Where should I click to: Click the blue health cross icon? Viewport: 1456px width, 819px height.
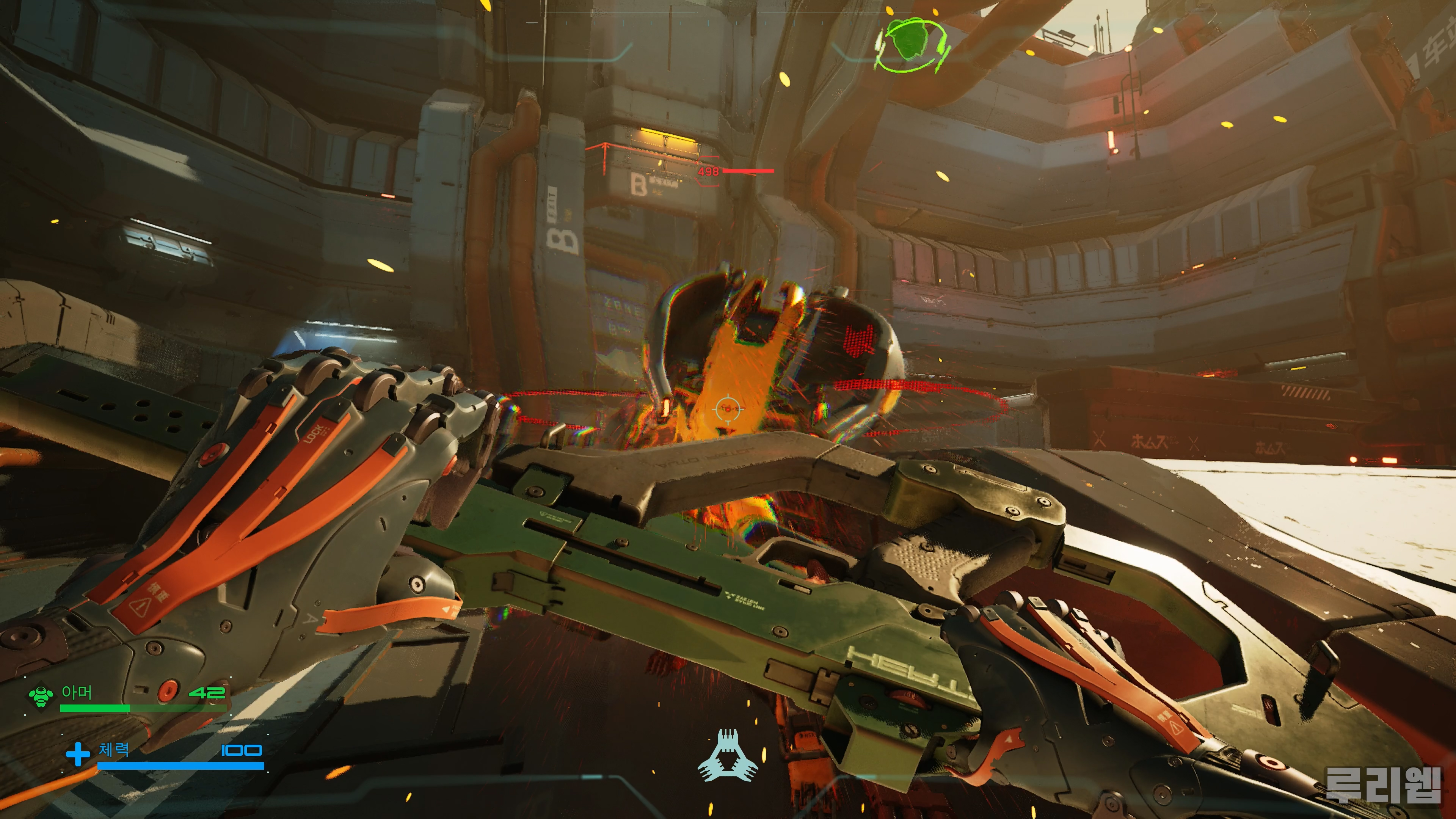pos(77,754)
